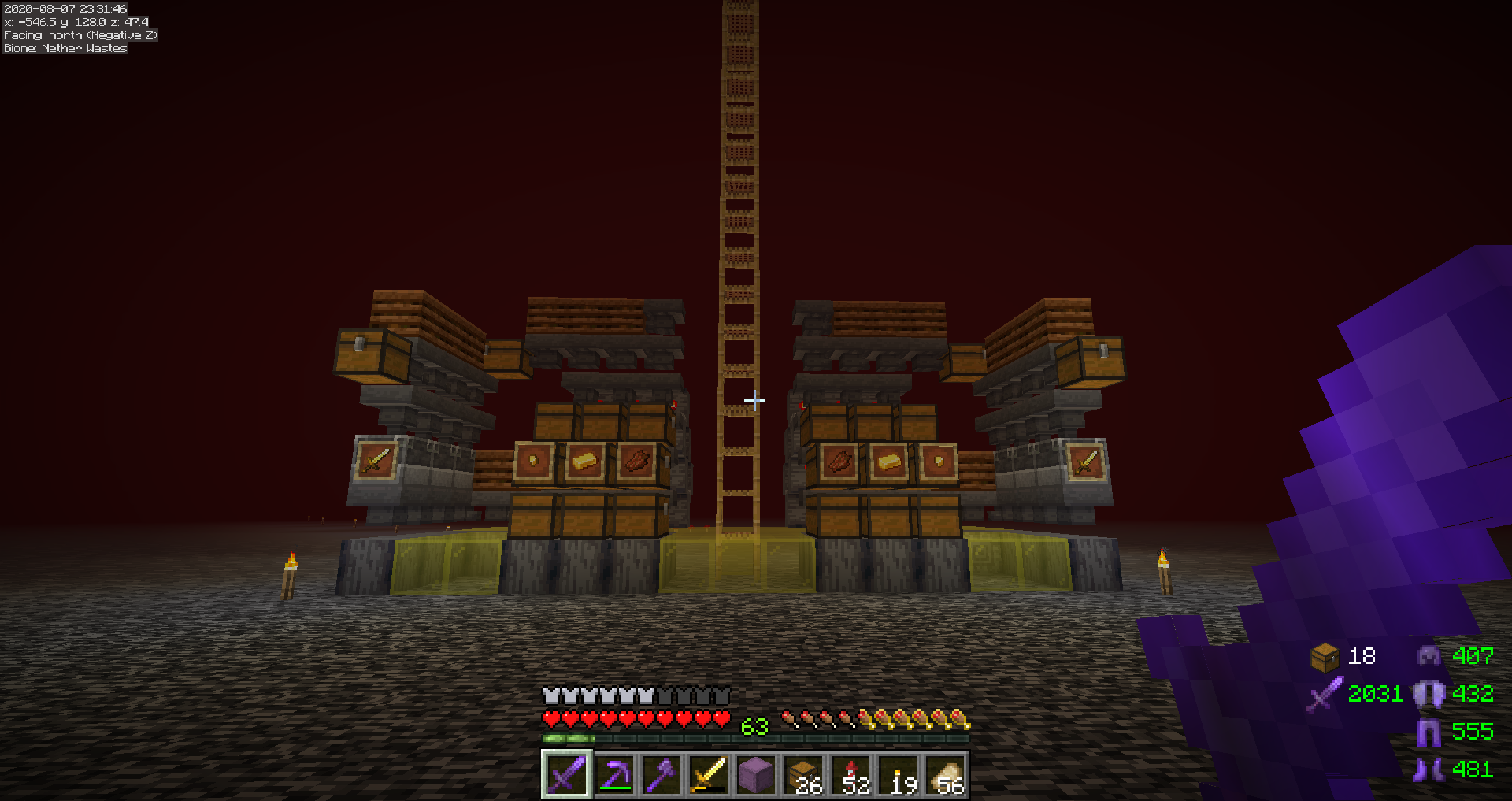Select the enchanted purple sword hotbar slot

point(566,775)
